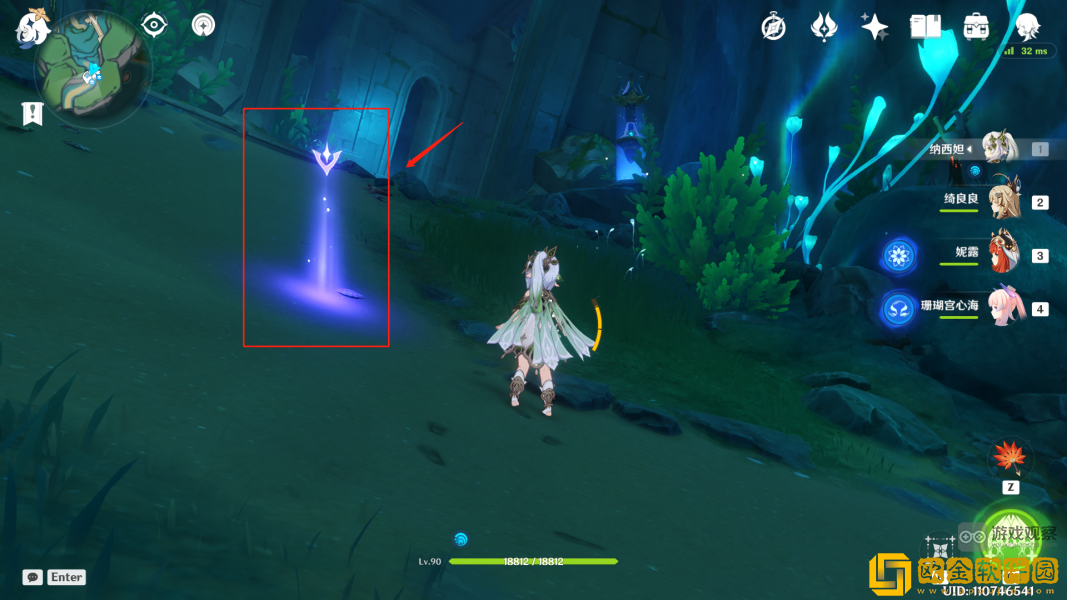1067x600 pixels.
Task: Activate the elemental skill icon
Action: point(939,552)
